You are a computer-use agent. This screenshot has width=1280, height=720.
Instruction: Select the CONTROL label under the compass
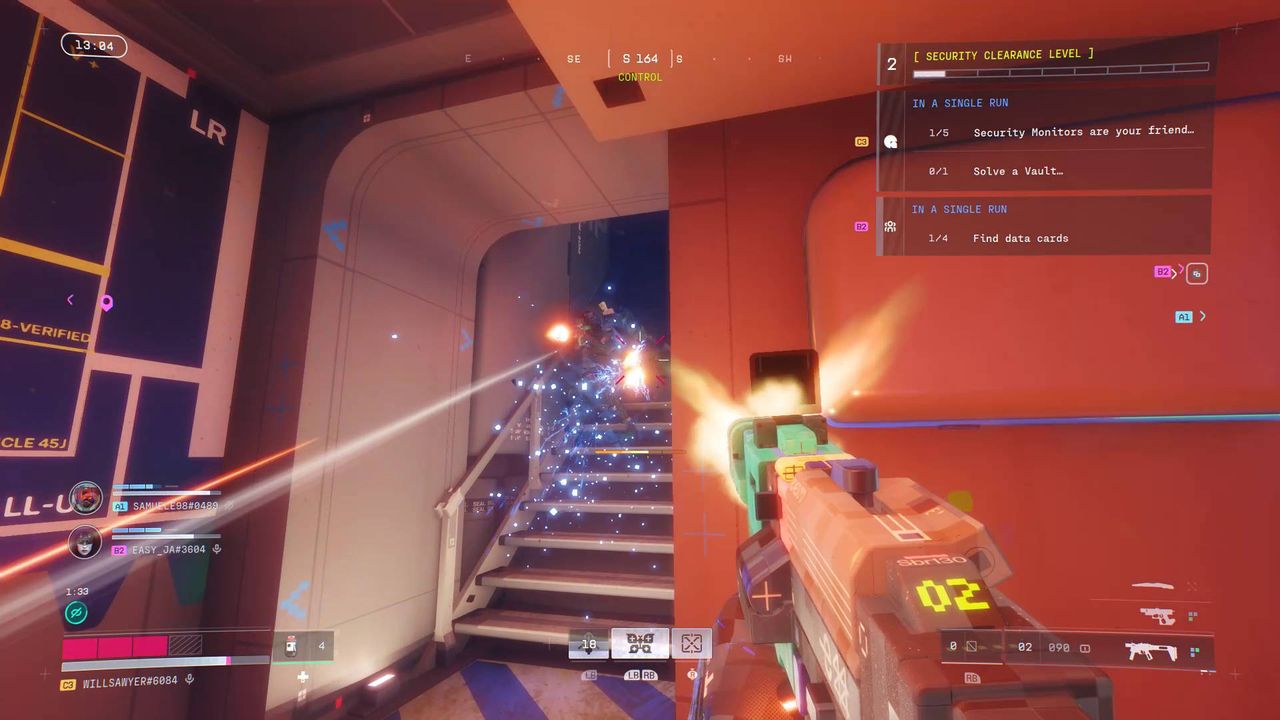pos(642,76)
